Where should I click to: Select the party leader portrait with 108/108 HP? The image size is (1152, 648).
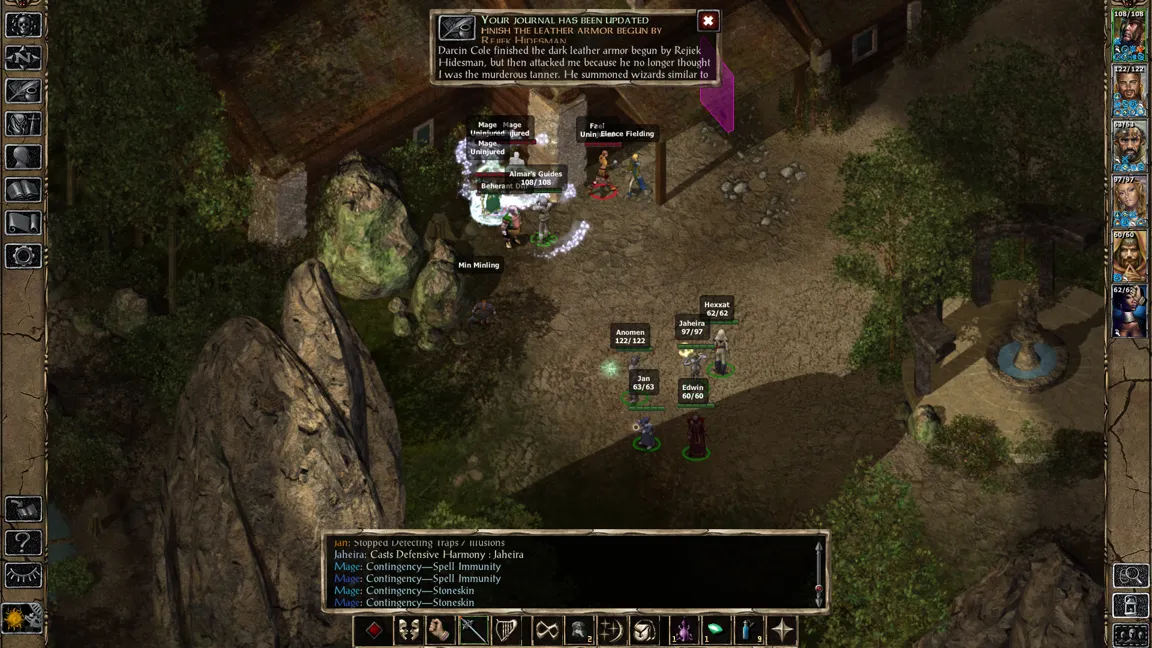coord(1129,36)
